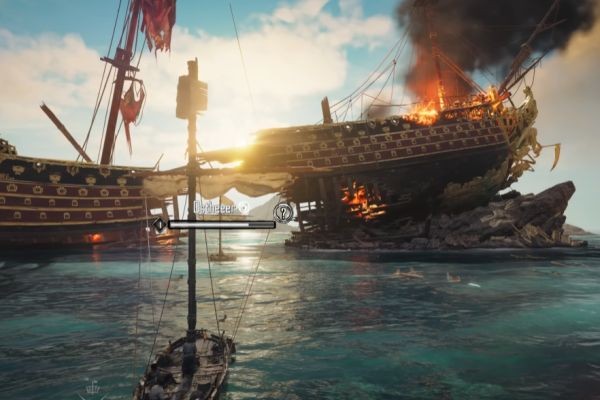Click the round keyhole icon beside the health bar
Screen dimensions: 600x400
[x=283, y=212]
